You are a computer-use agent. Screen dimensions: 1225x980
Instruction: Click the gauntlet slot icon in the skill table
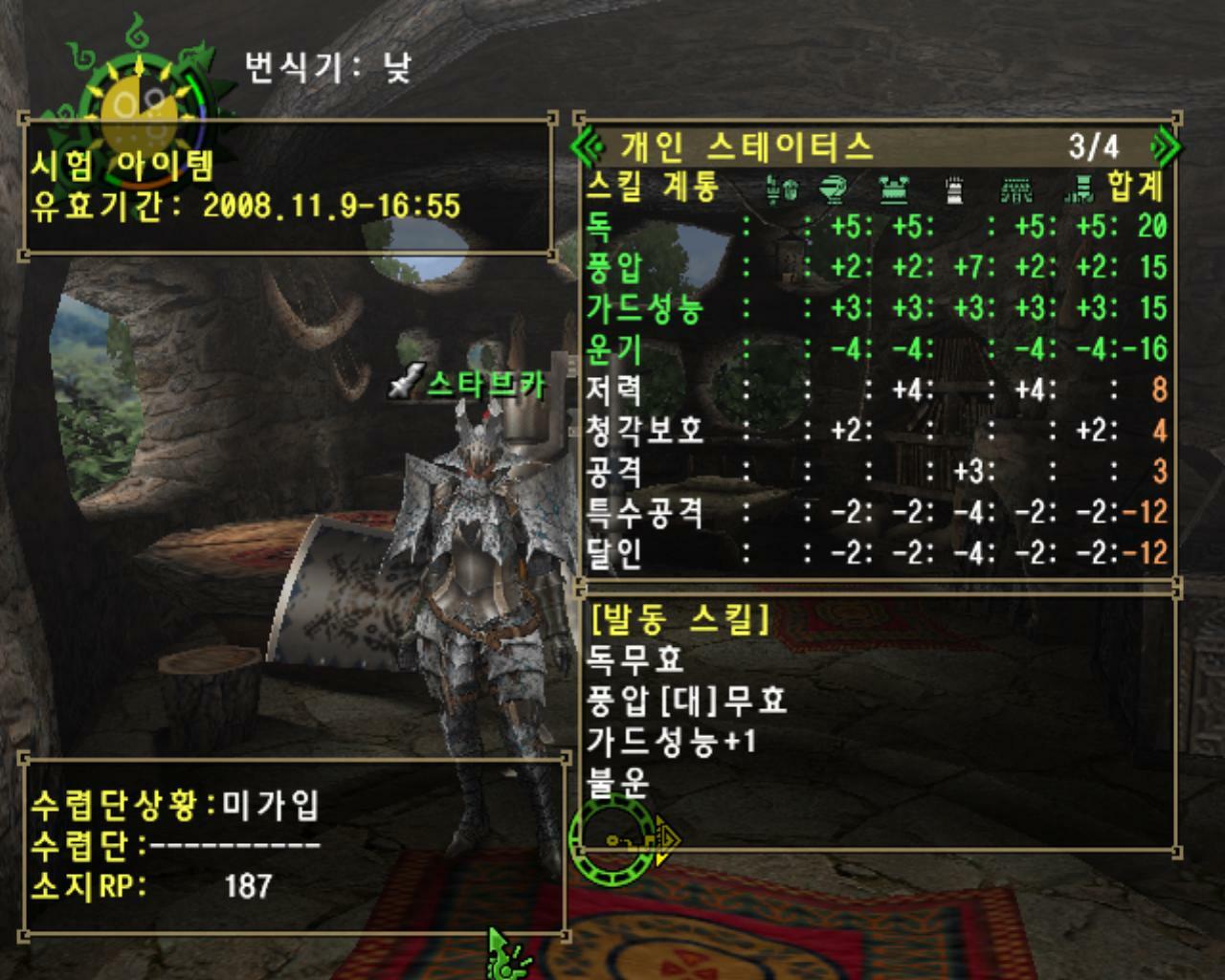click(955, 190)
